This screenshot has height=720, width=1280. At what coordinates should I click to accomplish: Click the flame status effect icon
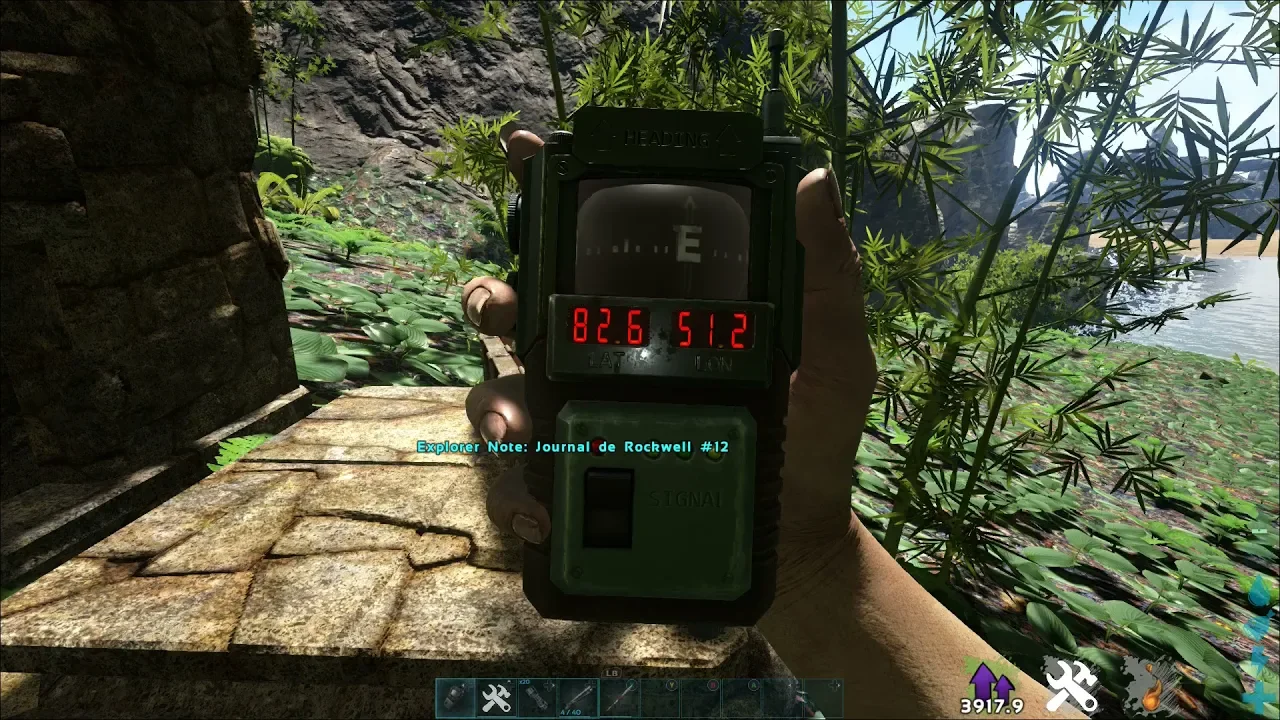coord(1150,686)
